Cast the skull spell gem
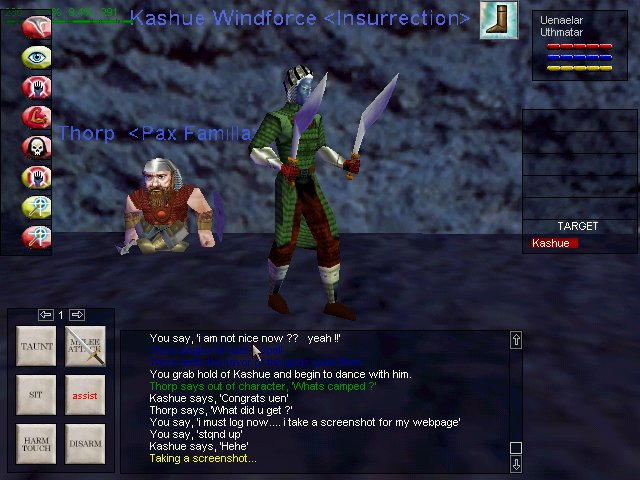This screenshot has height=480, width=640. (37, 148)
